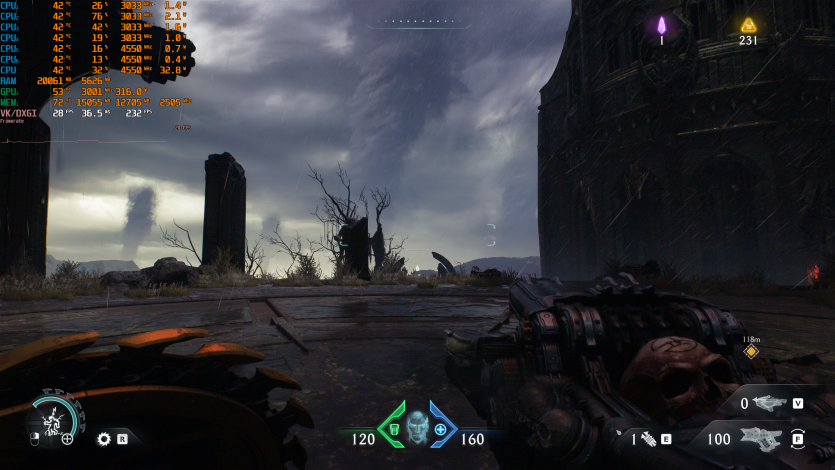Select the equipped skull crusher weapon icon
Screen dimensions: 835x470
pyautogui.click(x=762, y=438)
